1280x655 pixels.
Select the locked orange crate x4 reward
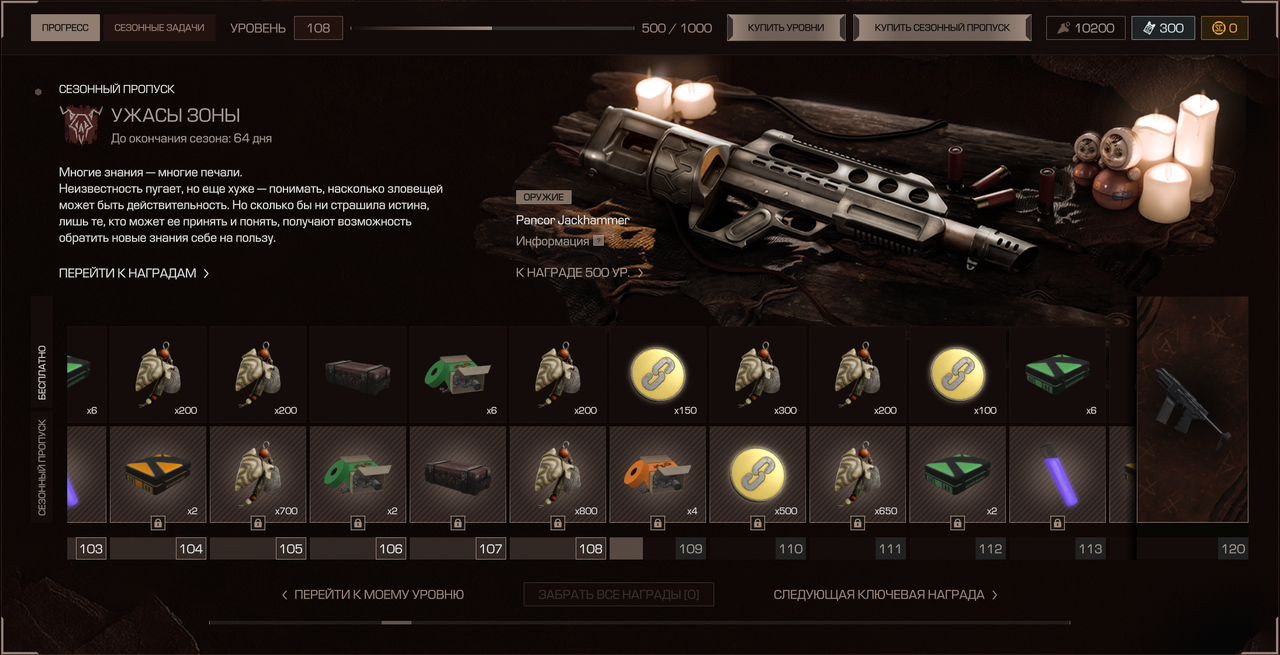tap(658, 474)
